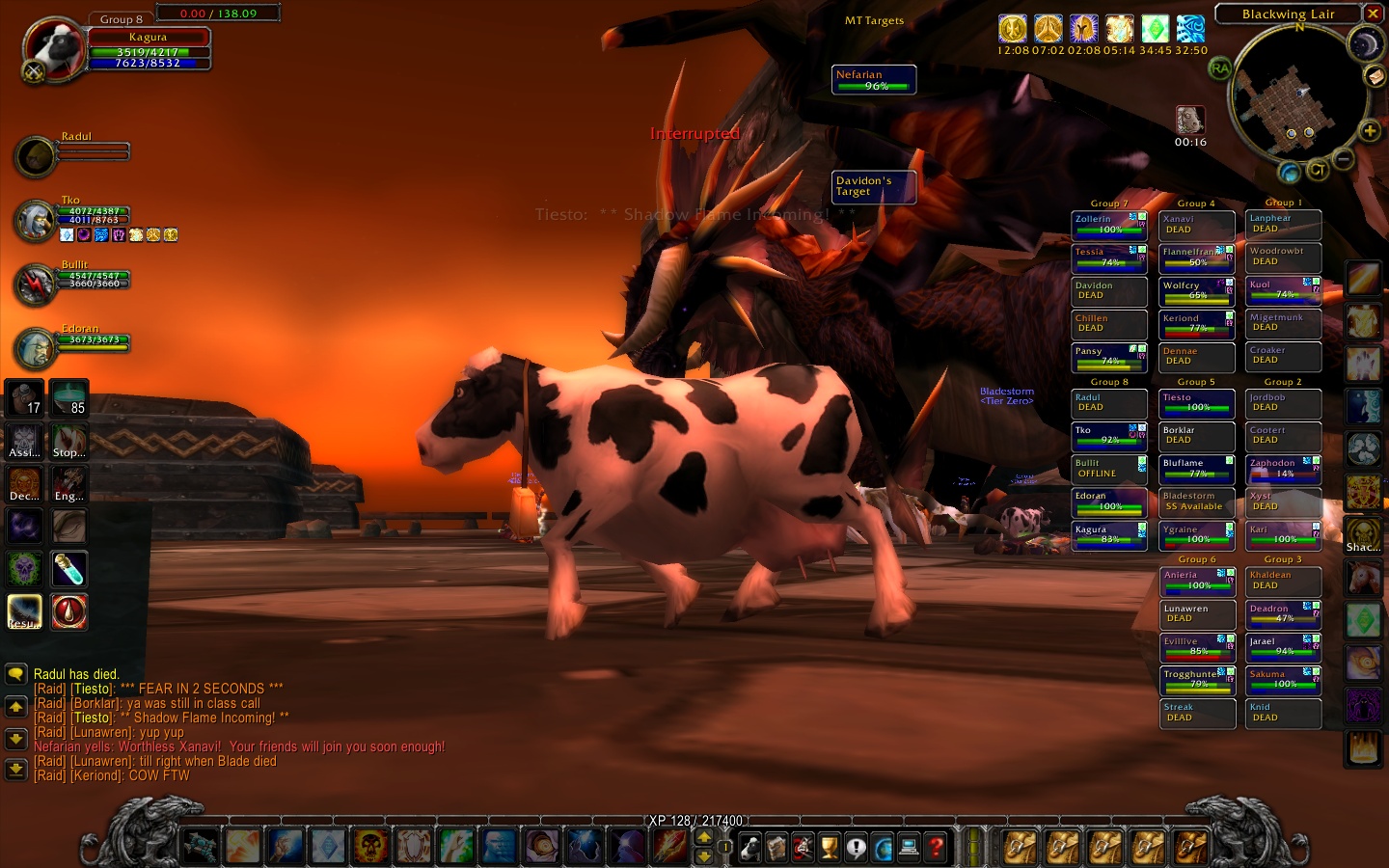
Task: Switch to the next action bar page
Action: click(704, 837)
